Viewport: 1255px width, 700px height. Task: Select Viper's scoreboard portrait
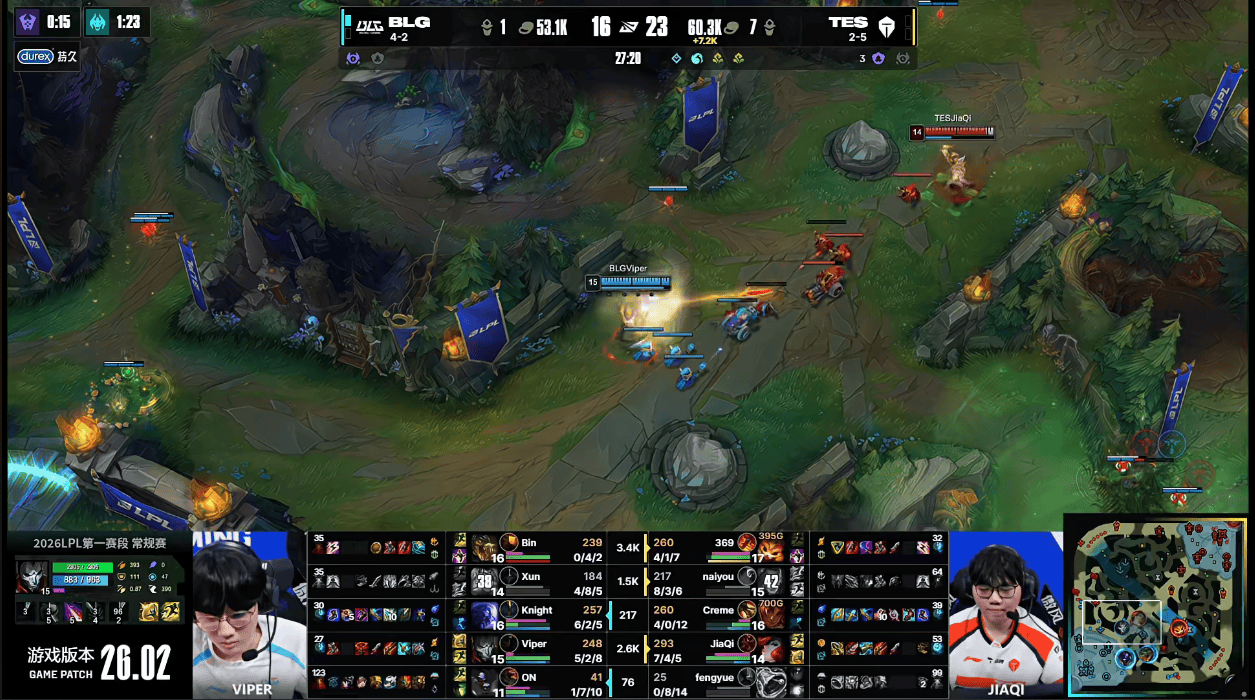pos(486,647)
